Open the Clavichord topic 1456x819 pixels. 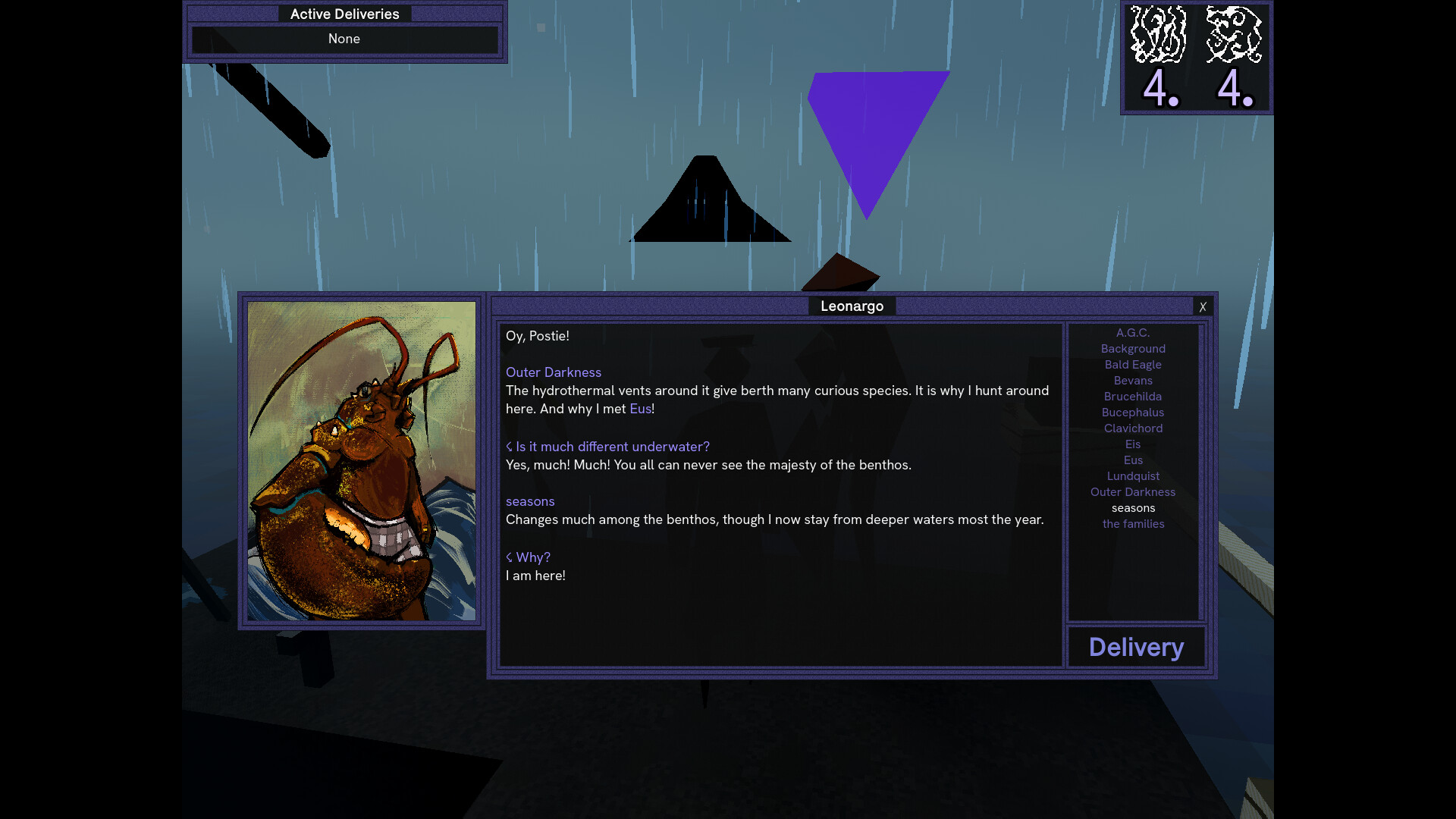[x=1133, y=428]
